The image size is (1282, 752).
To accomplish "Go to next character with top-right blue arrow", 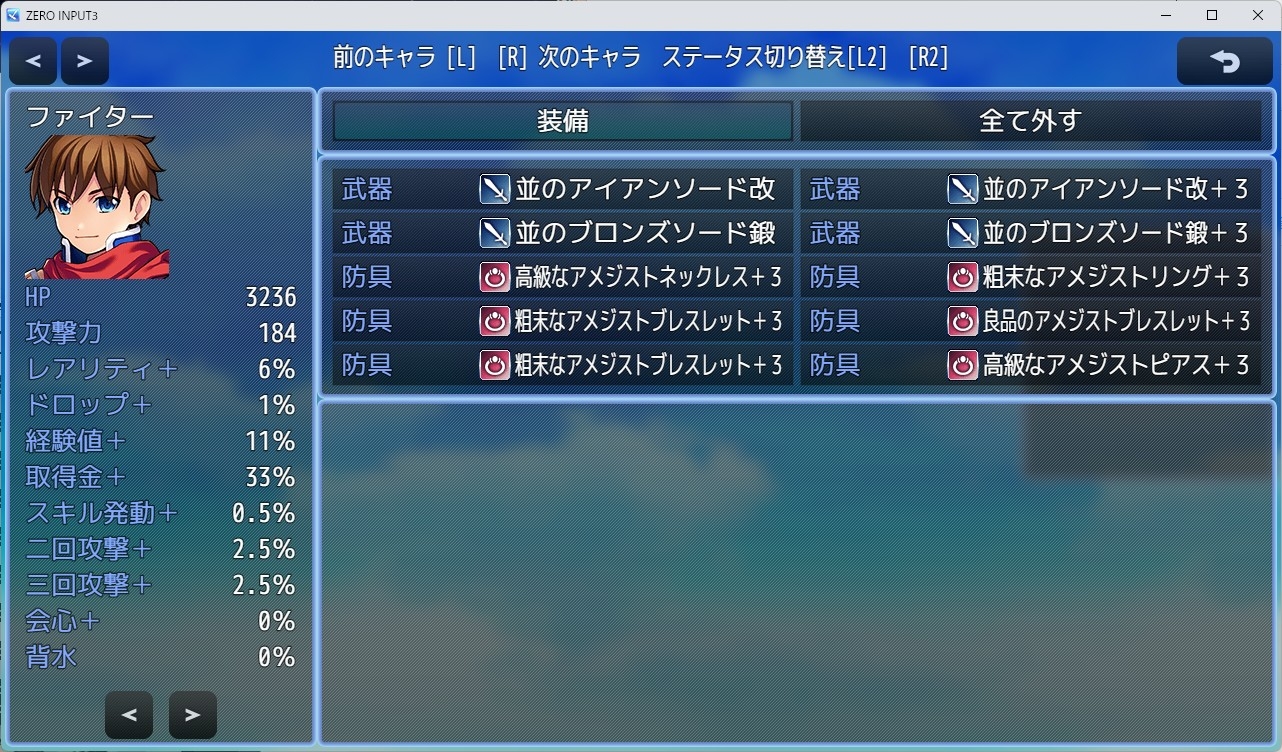I will [x=85, y=60].
